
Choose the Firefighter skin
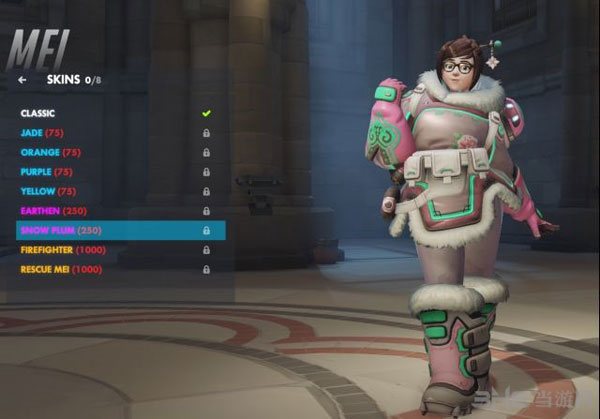pos(63,250)
